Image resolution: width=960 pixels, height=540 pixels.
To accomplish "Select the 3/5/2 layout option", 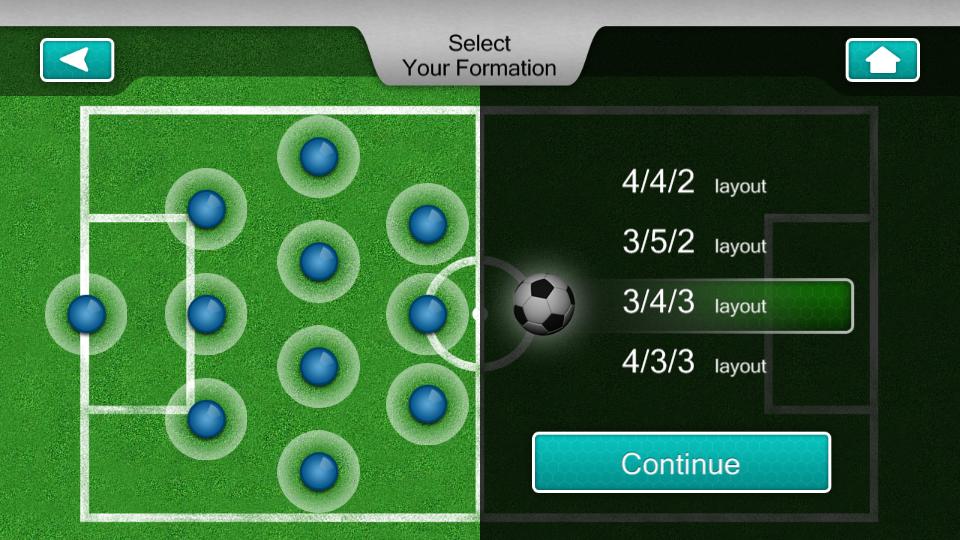I will [693, 243].
